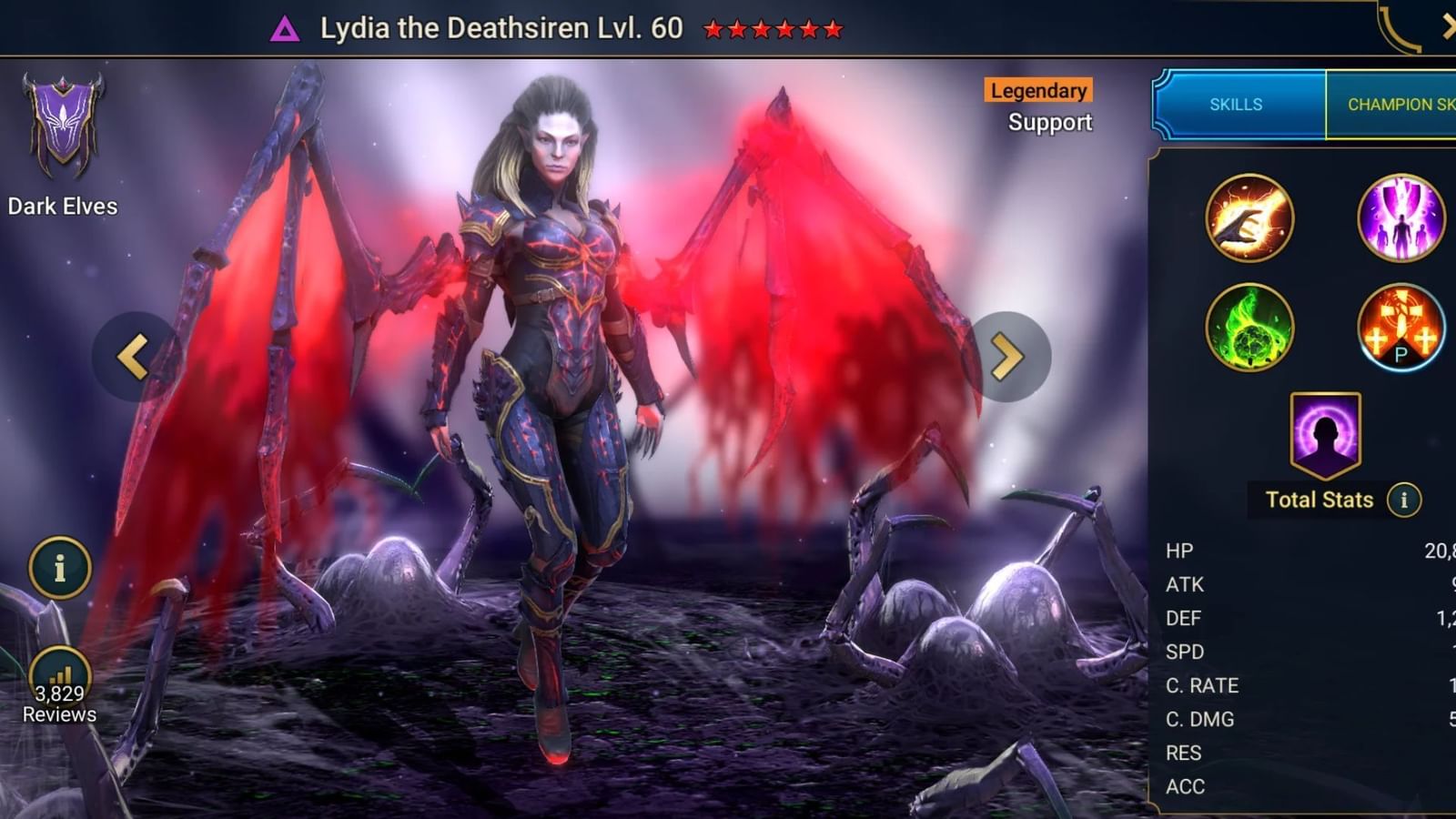1456x819 pixels.
Task: Open the fiery hand attack skill icon
Action: tap(1250, 217)
